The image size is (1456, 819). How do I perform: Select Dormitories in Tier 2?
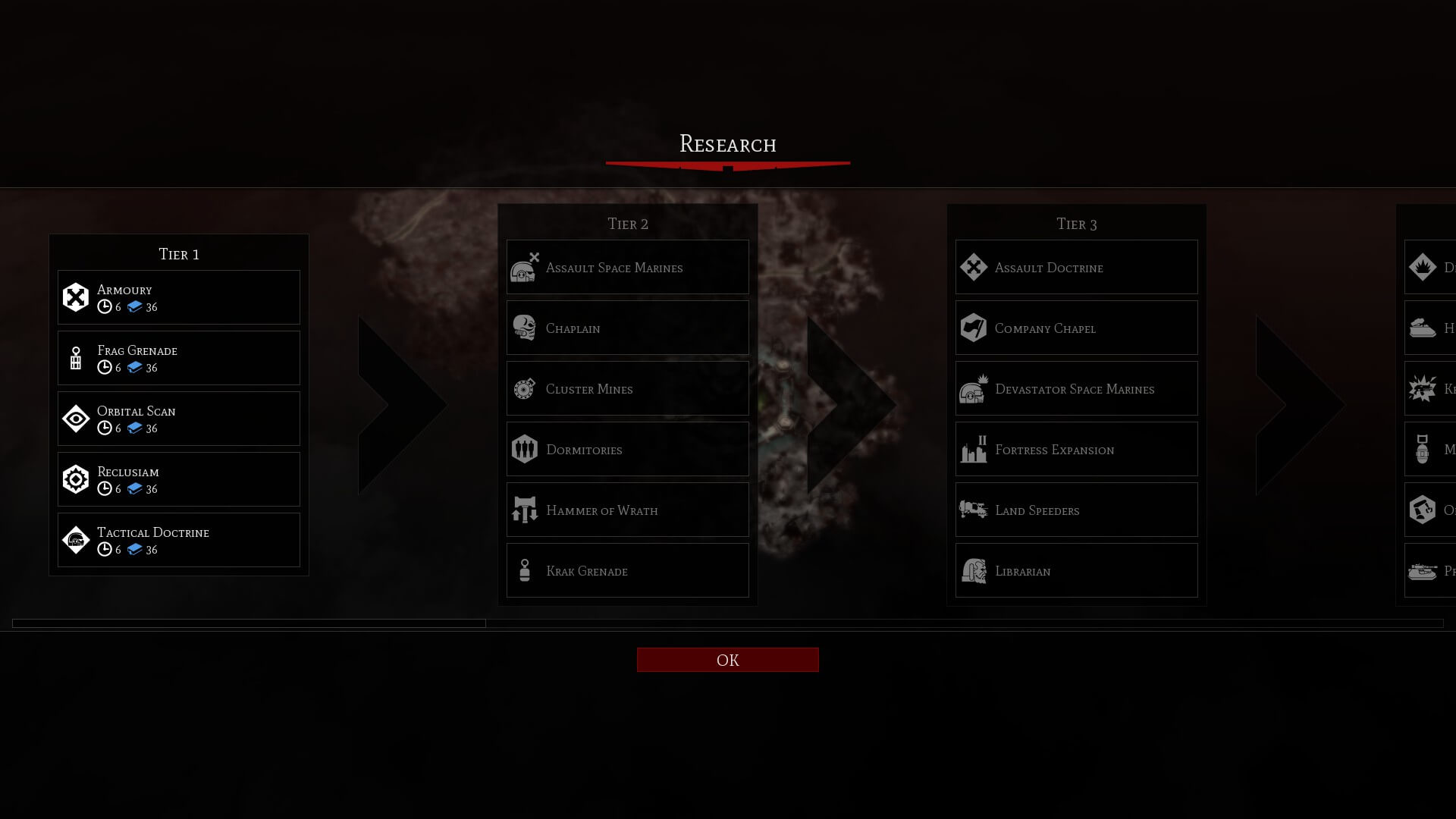627,449
